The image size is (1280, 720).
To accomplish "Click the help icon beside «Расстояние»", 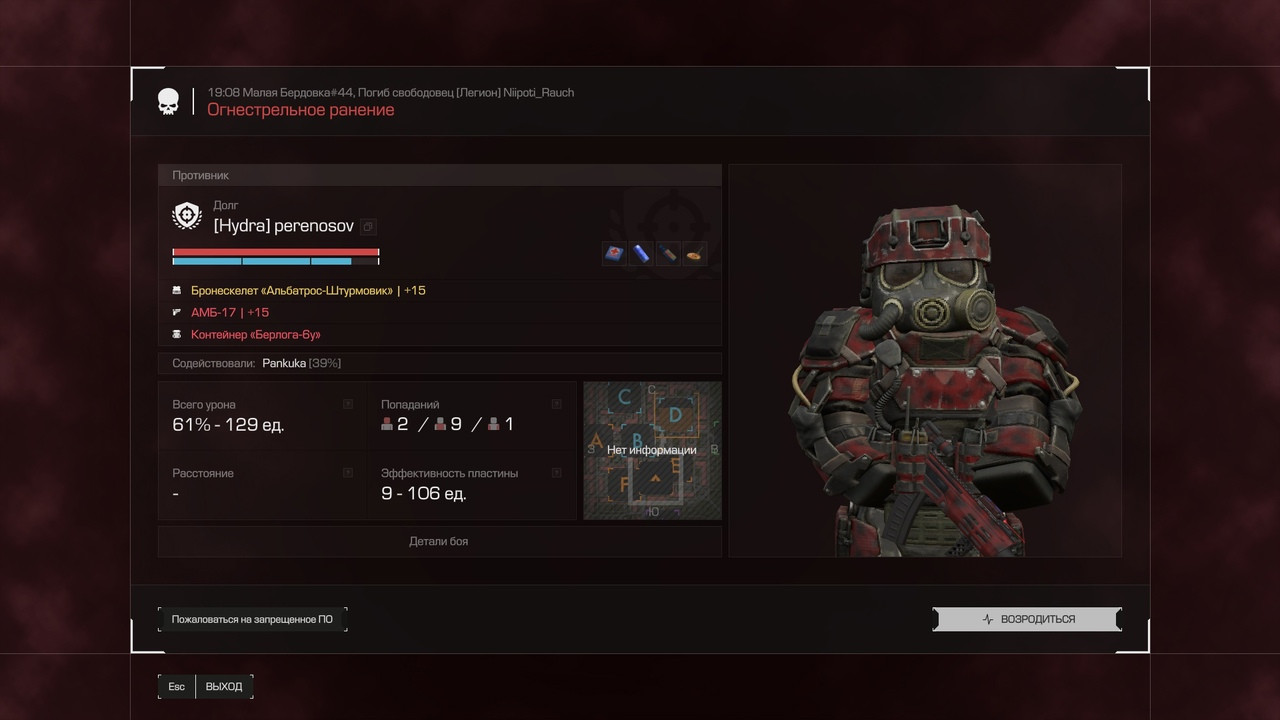I will (x=348, y=472).
